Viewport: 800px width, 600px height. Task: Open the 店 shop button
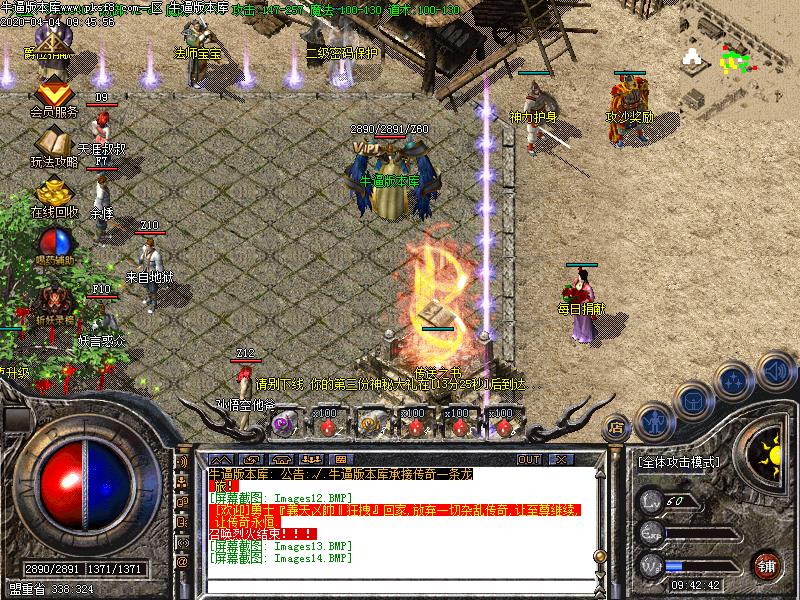tap(616, 427)
